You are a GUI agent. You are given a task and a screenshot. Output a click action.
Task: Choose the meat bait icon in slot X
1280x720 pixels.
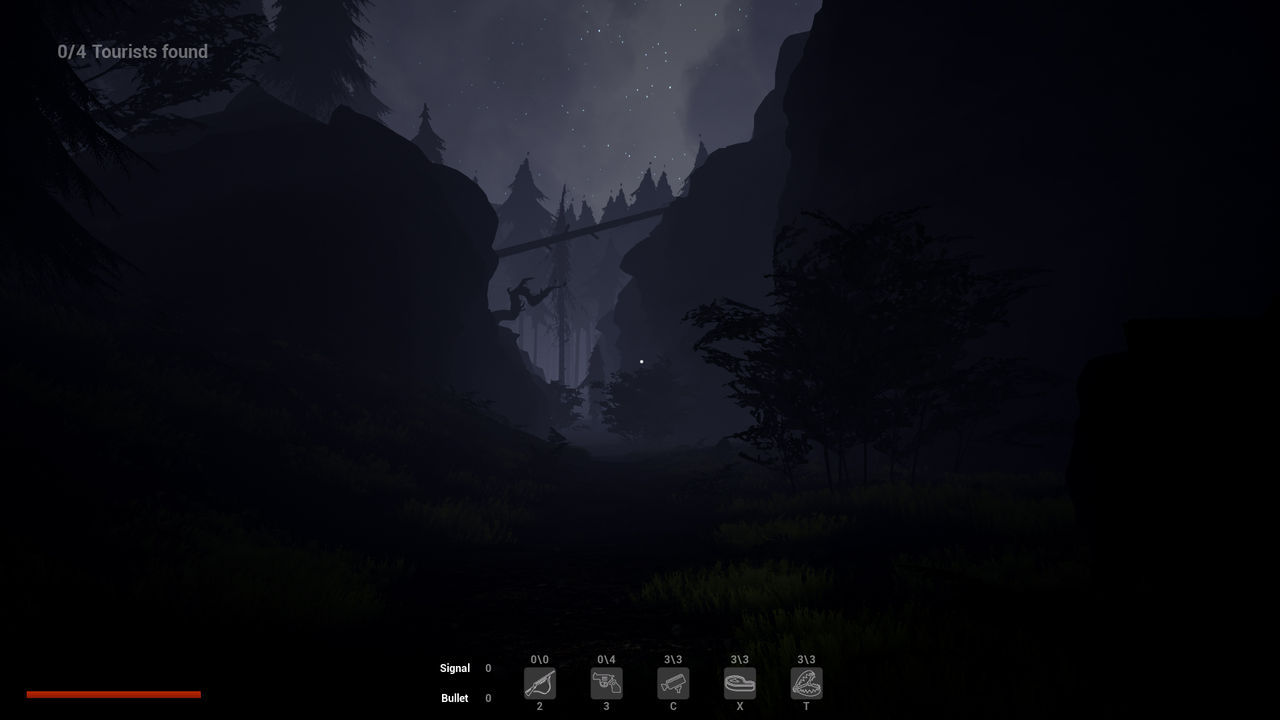click(x=740, y=683)
